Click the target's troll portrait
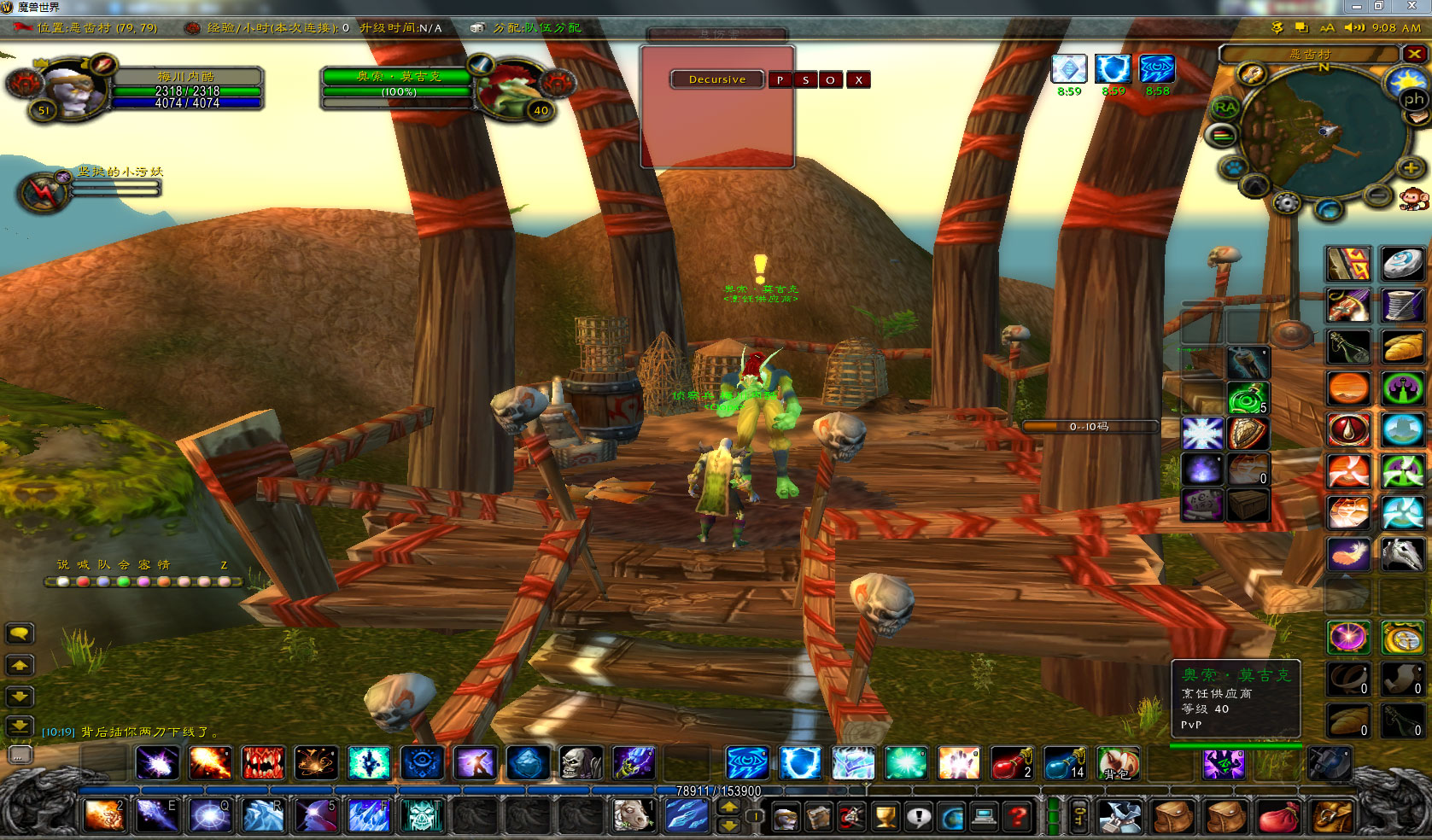 point(510,88)
